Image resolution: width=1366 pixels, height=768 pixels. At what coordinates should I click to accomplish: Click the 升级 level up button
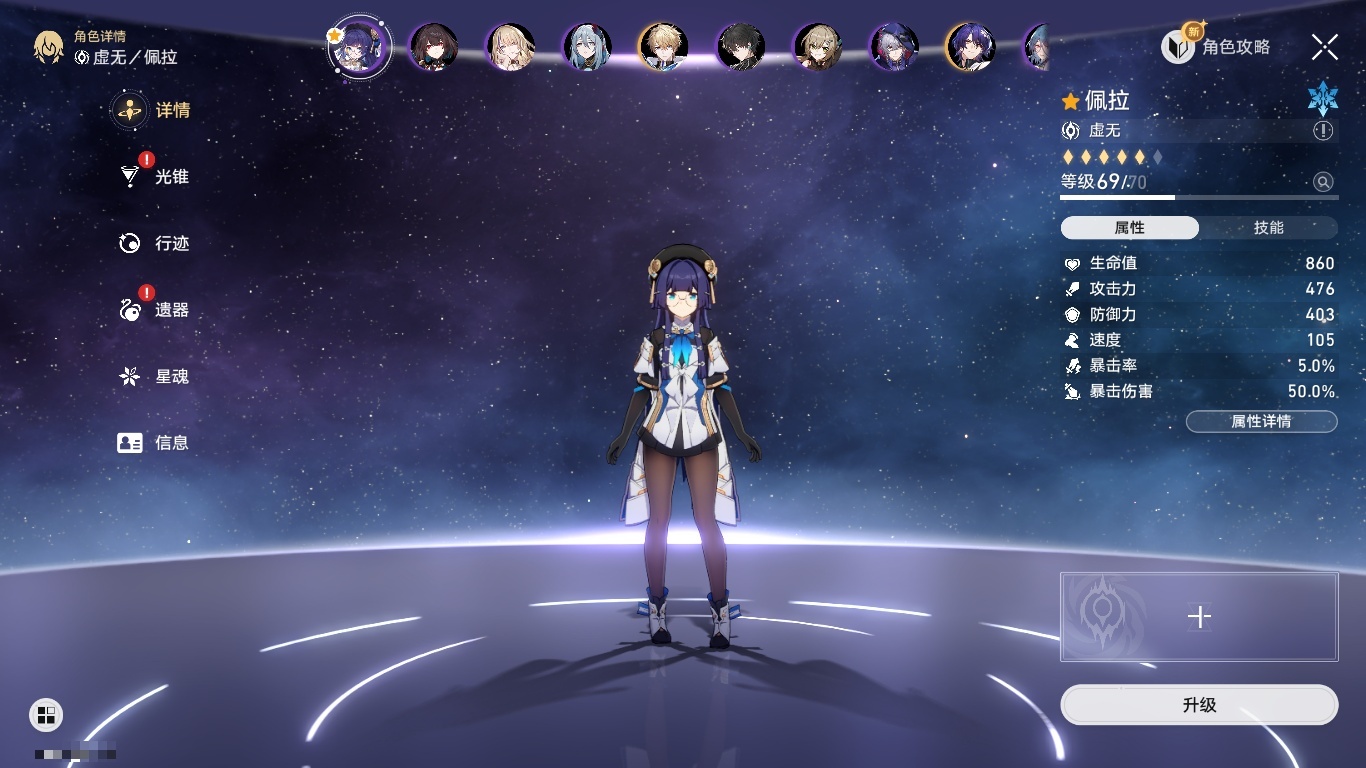click(1199, 705)
